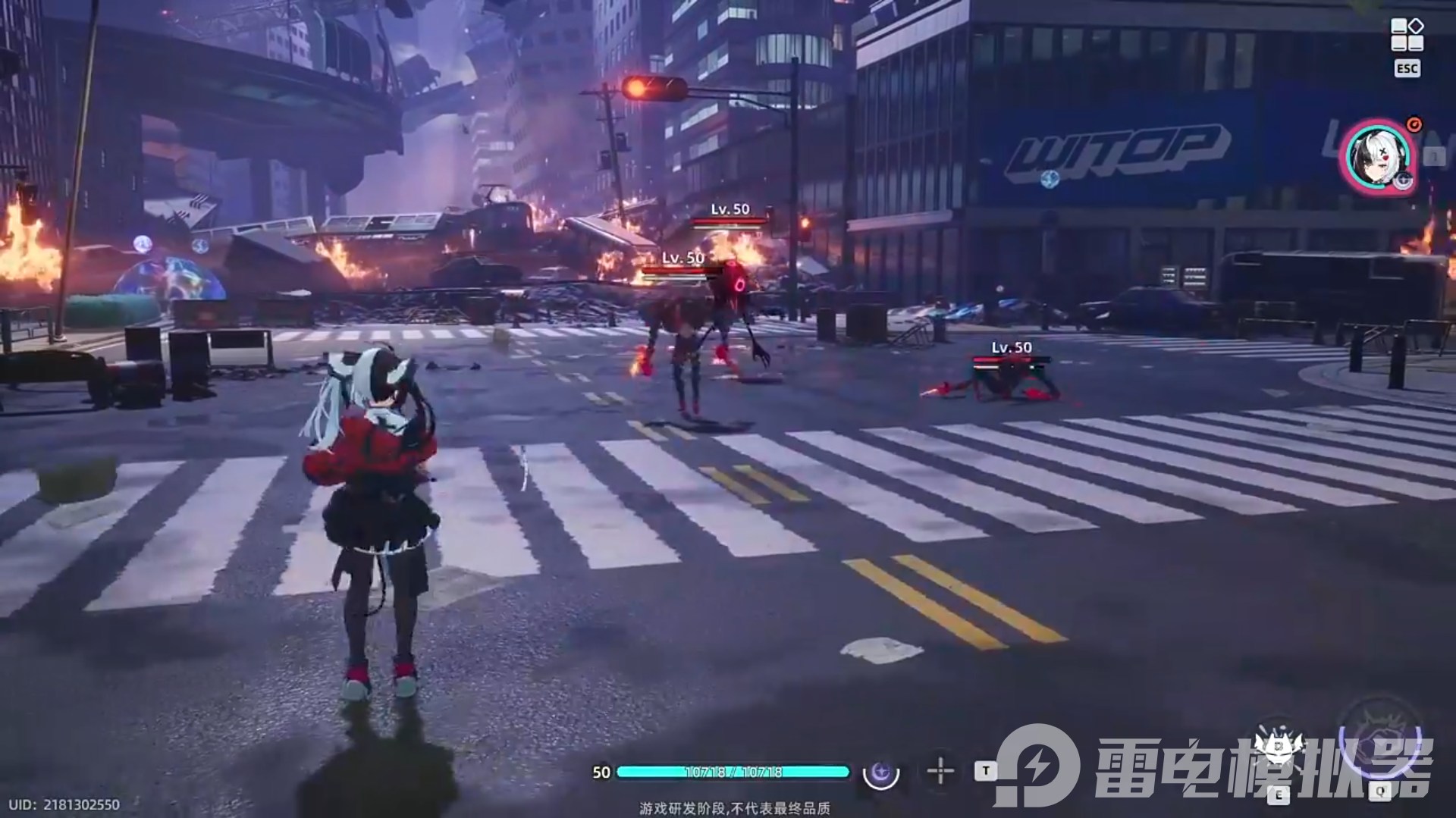
Task: Open the main menu grid icon
Action: [1407, 35]
